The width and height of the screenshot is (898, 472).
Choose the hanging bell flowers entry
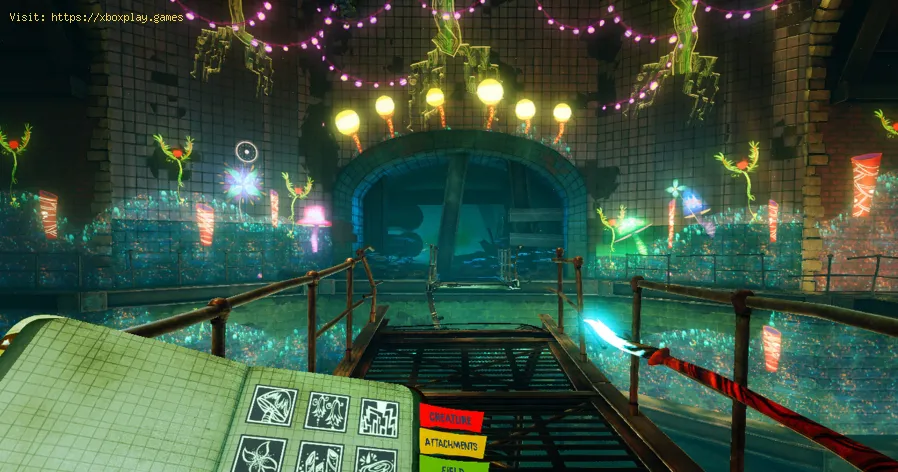point(325,414)
